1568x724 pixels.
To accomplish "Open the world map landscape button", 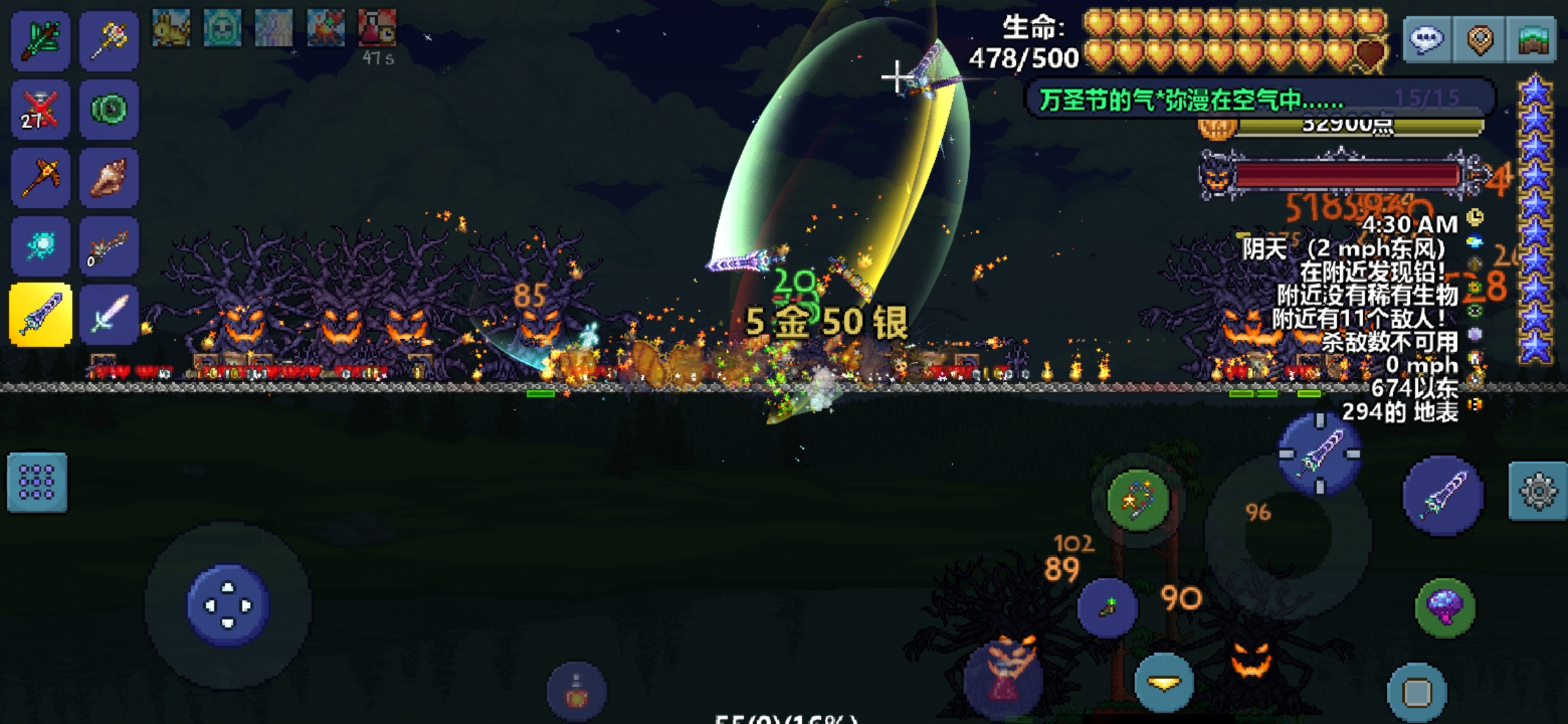I will coord(1532,39).
